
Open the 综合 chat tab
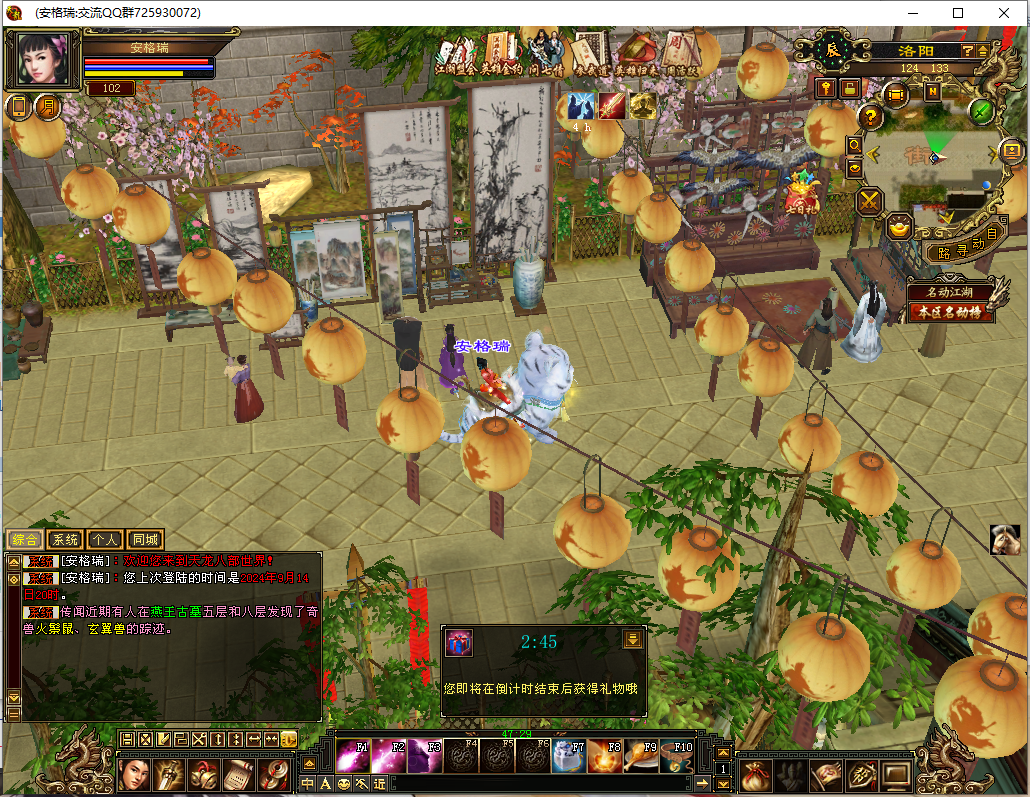click(x=23, y=539)
